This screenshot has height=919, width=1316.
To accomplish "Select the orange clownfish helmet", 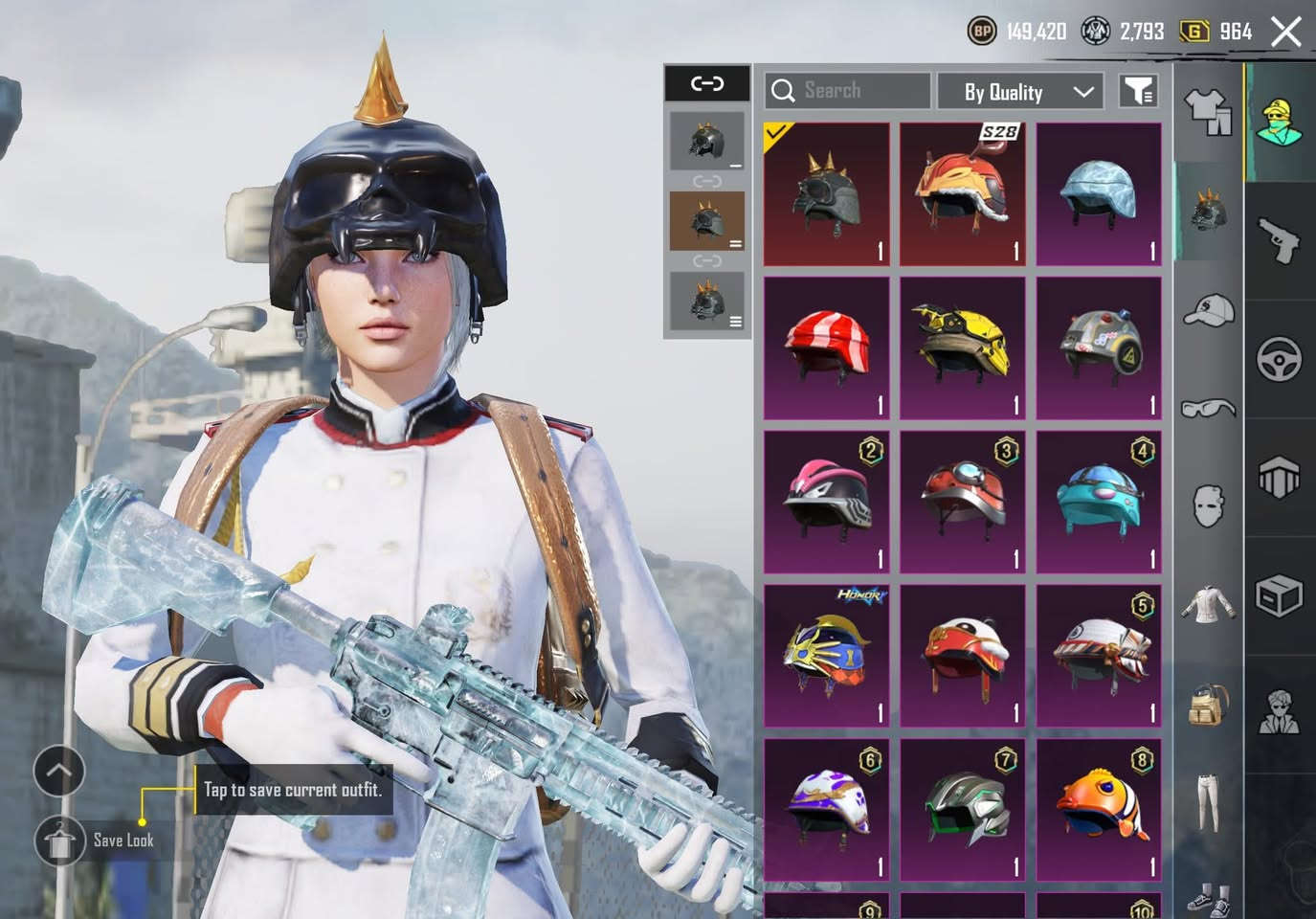I will click(1099, 810).
